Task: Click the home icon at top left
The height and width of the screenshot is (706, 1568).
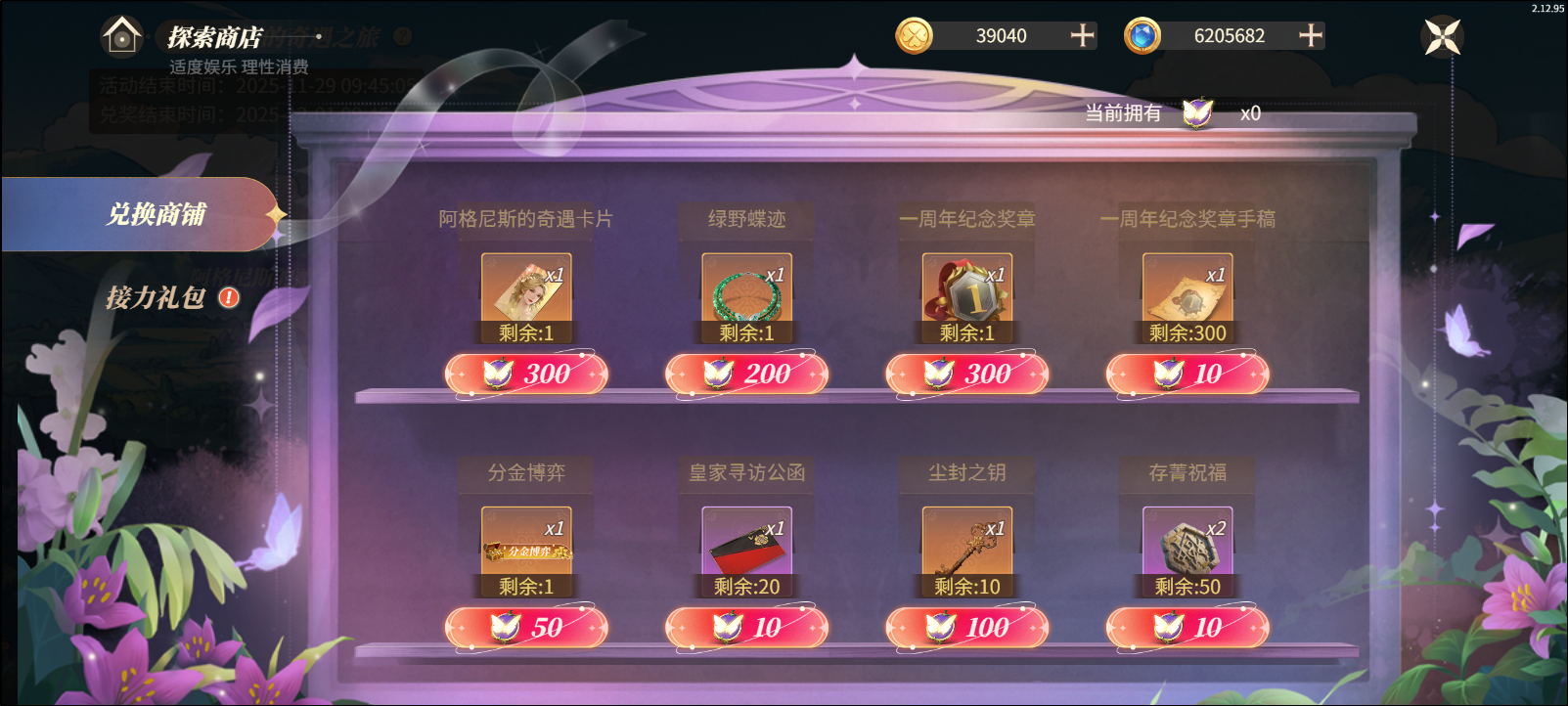Action: (121, 37)
